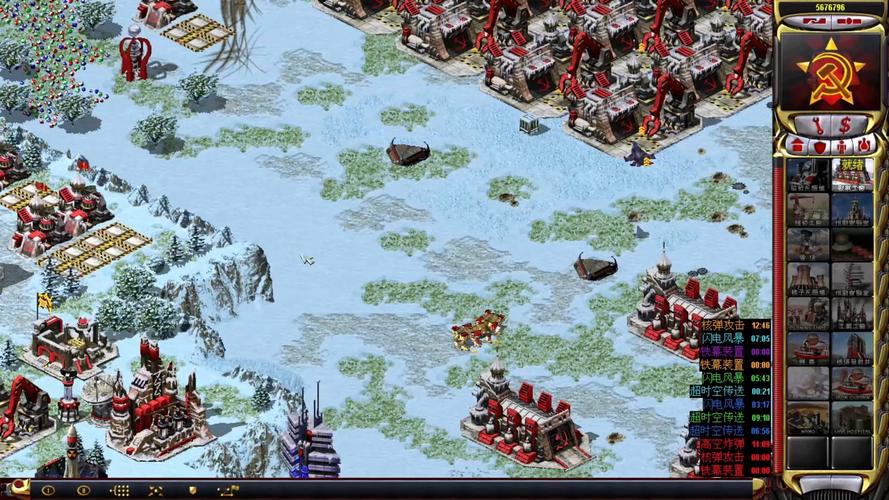This screenshot has width=889, height=500.
Task: Click the crossed arrows command button
Action: coord(156,491)
